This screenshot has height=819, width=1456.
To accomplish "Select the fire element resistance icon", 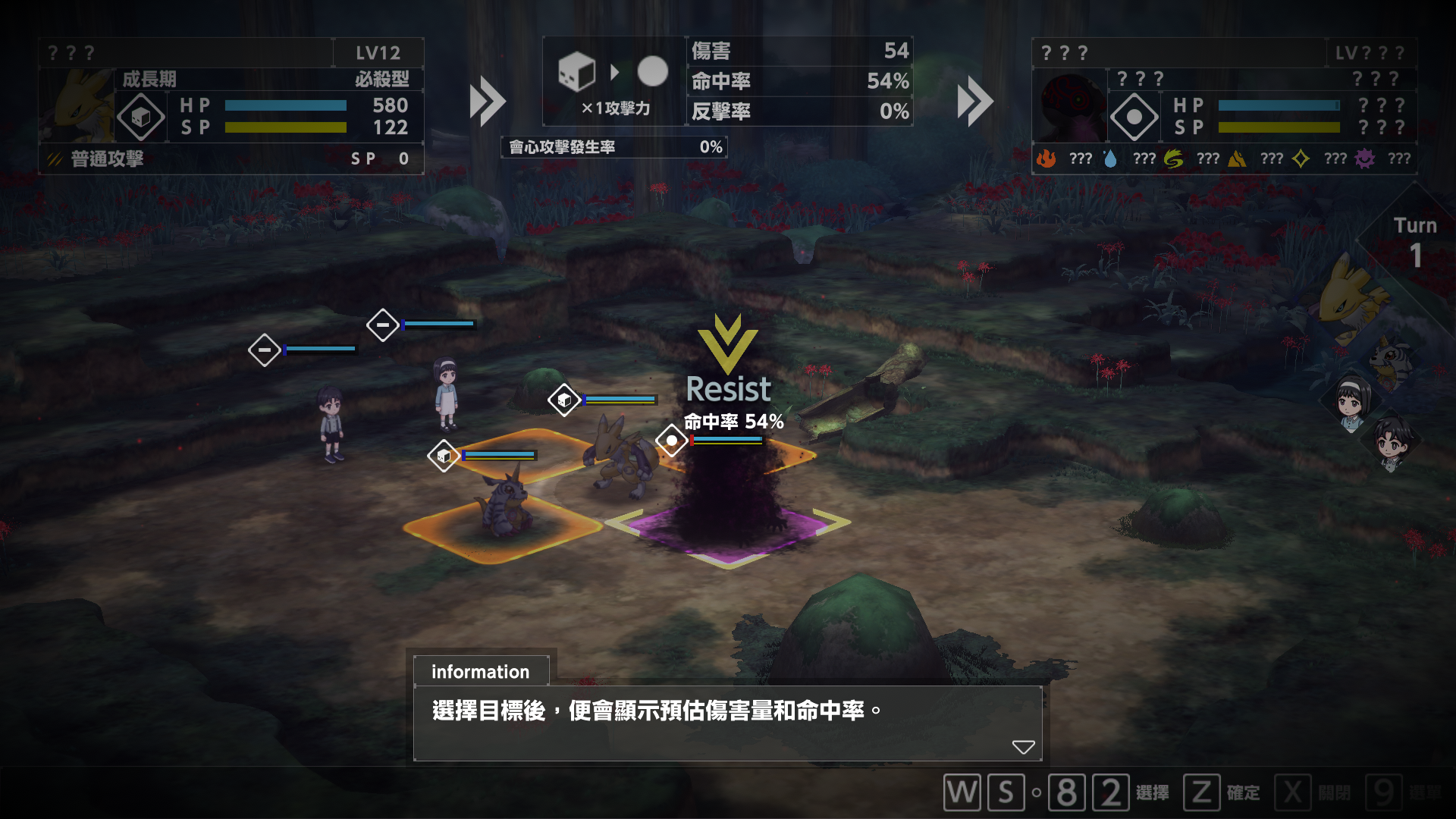I will (1048, 158).
